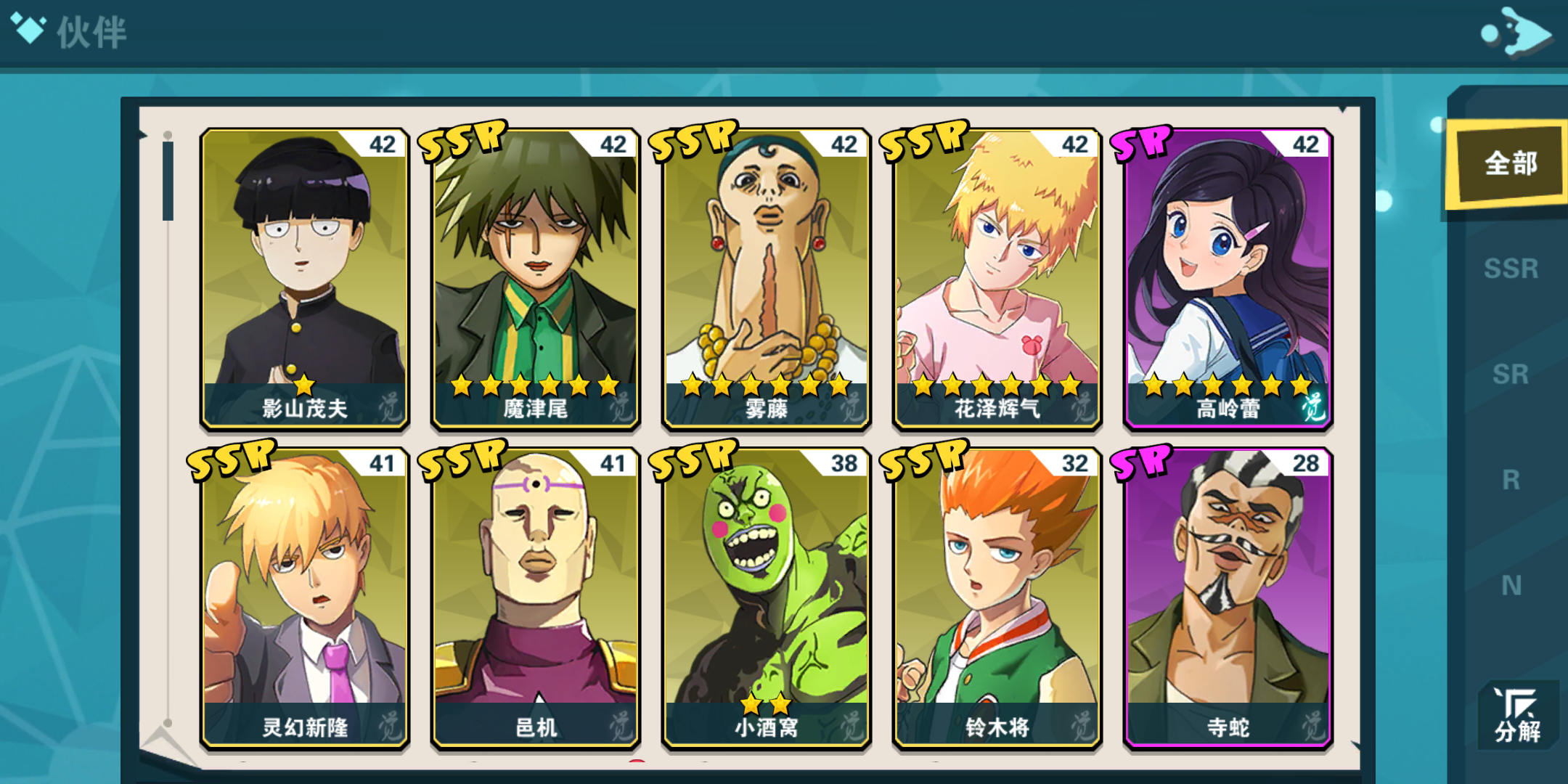Select the 影山茂夫 character card

(x=305, y=279)
